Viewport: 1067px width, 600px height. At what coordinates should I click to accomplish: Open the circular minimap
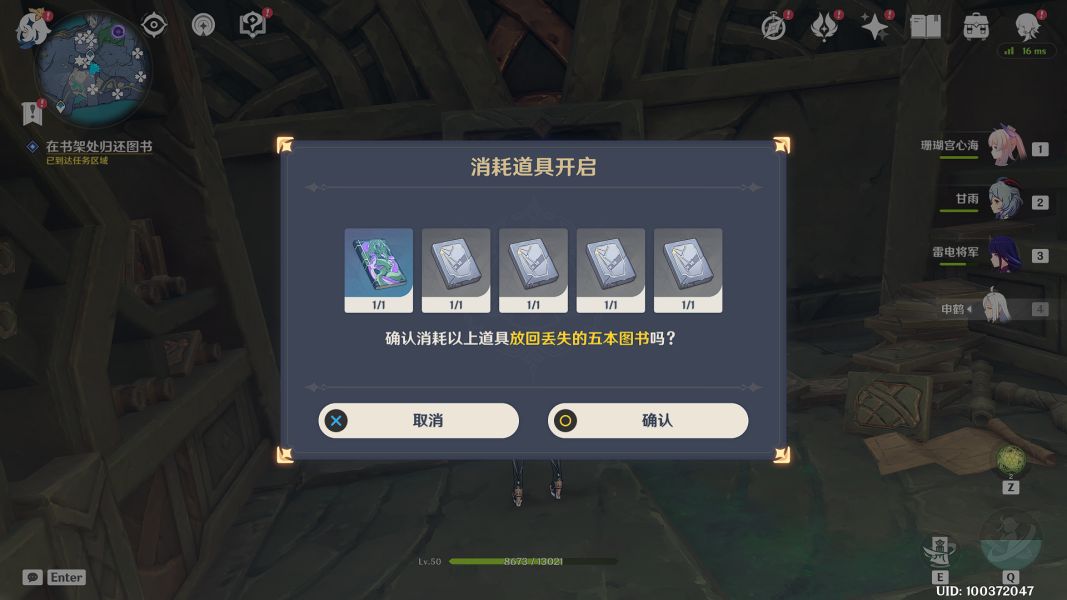(93, 67)
